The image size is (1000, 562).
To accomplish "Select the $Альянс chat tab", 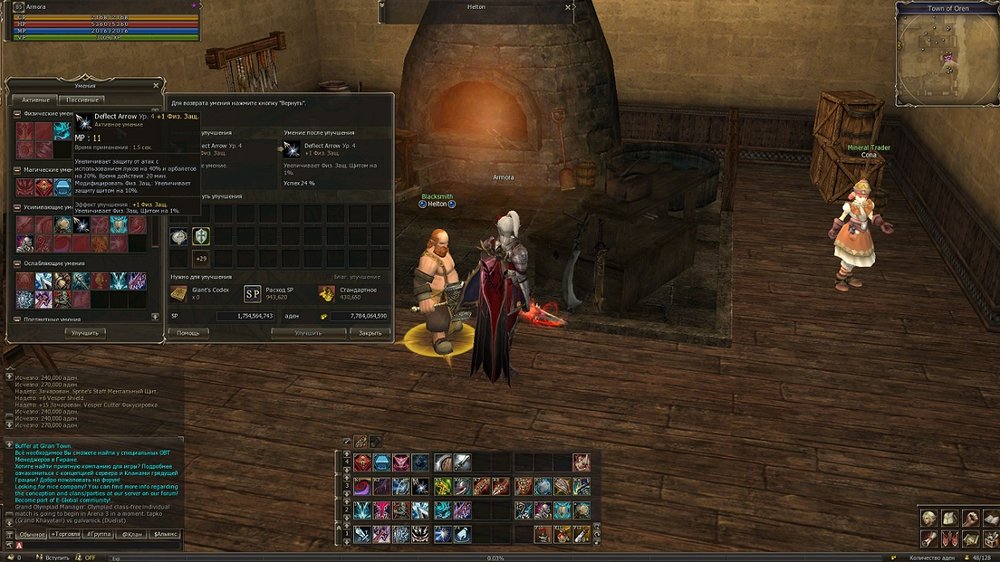I will point(166,534).
